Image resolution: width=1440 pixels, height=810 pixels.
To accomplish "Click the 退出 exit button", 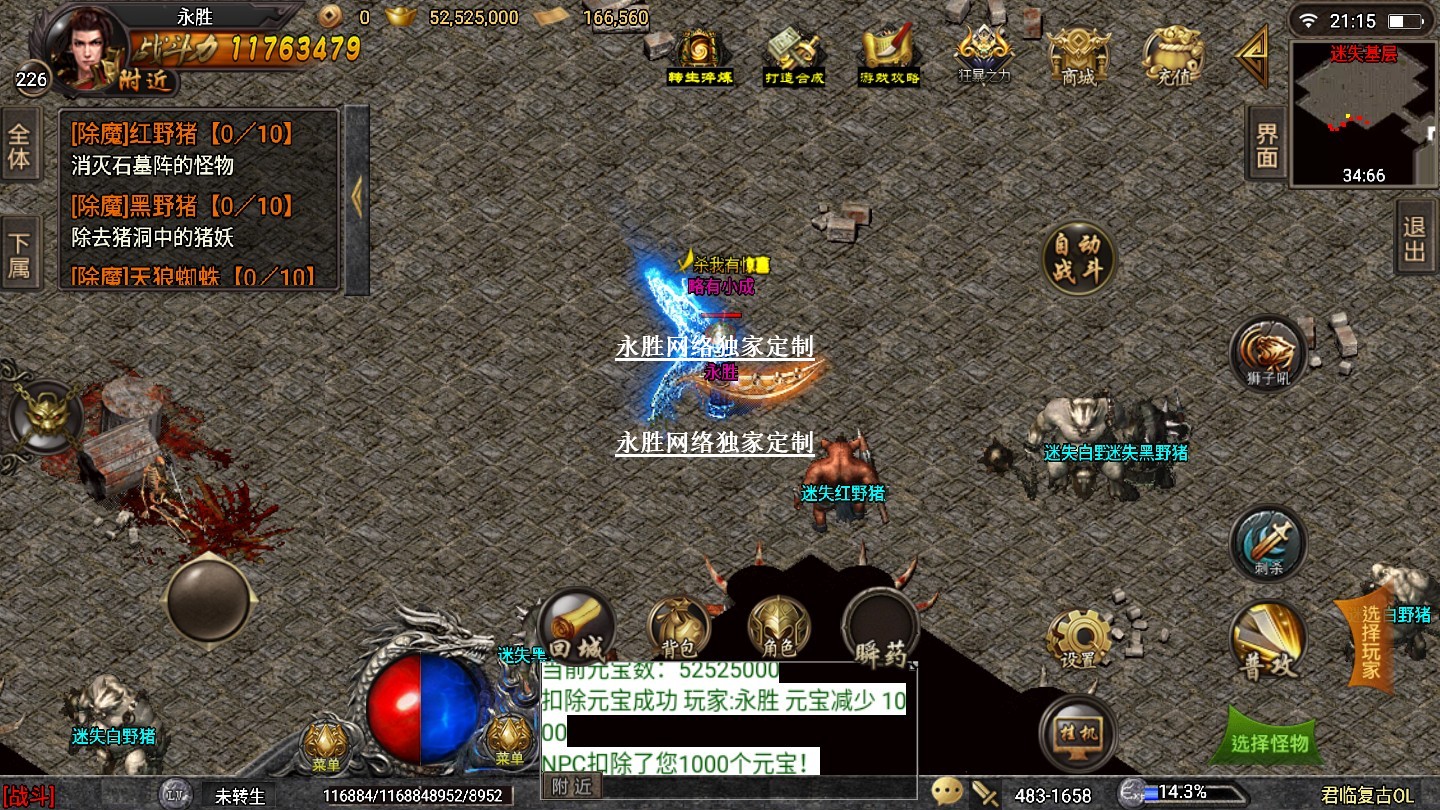I will tap(1415, 238).
